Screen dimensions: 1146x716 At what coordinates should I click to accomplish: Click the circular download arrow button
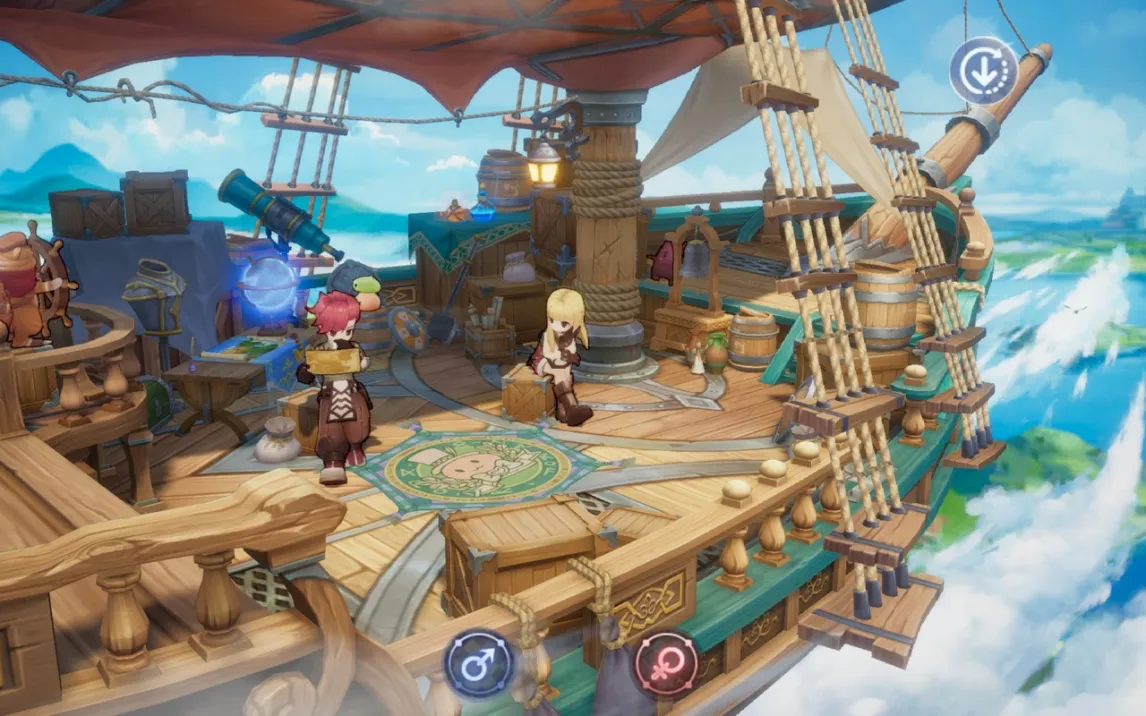(x=983, y=71)
